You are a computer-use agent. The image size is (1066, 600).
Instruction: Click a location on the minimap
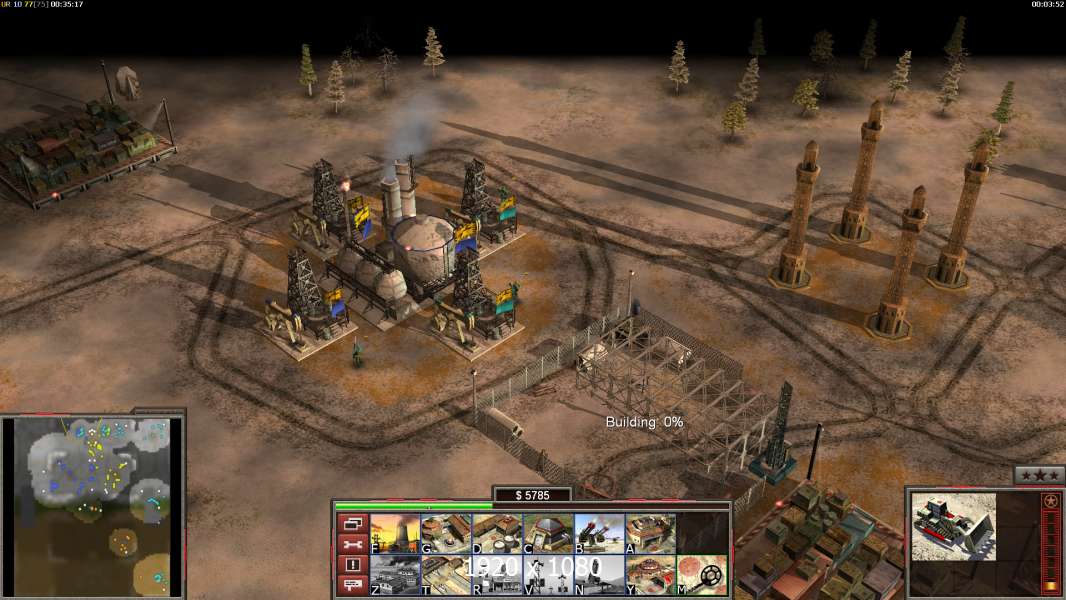pos(93,505)
